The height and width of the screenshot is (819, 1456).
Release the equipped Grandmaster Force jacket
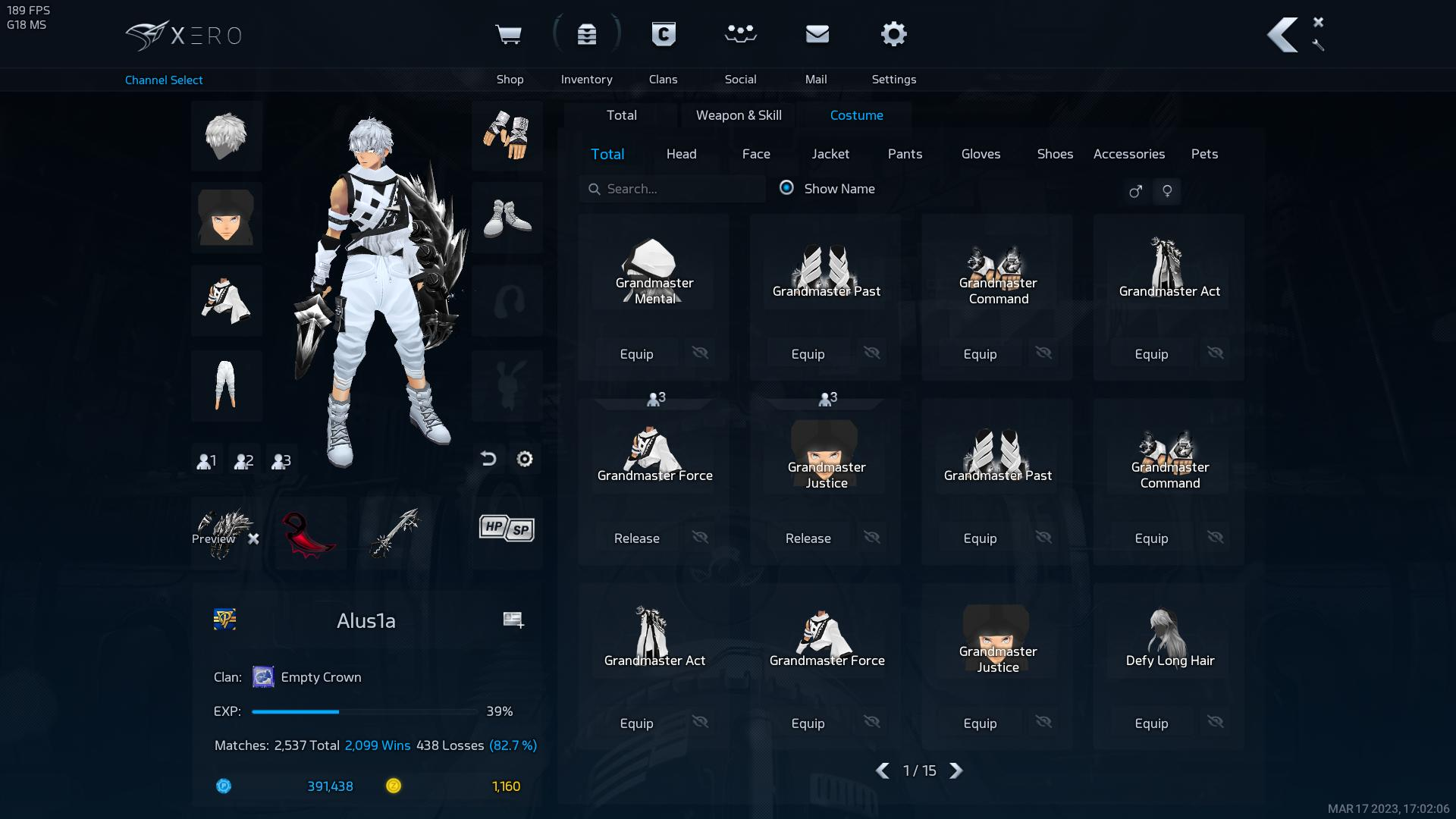636,538
